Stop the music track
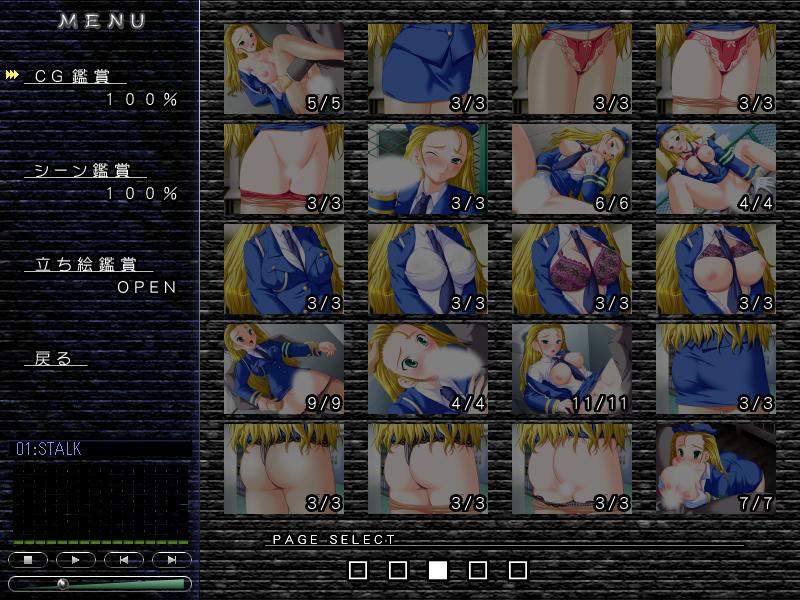This screenshot has width=800, height=600. click(x=28, y=560)
